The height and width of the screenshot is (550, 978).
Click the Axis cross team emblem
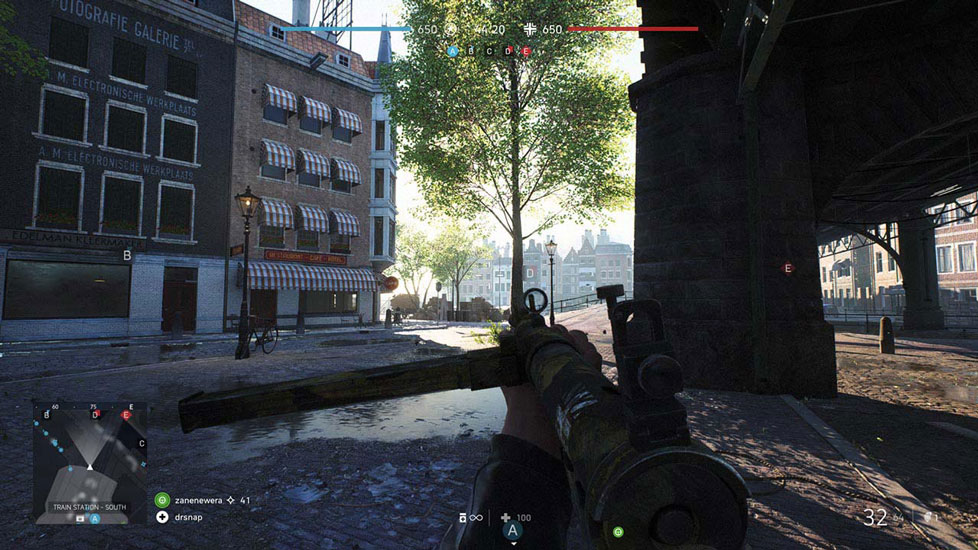[531, 30]
